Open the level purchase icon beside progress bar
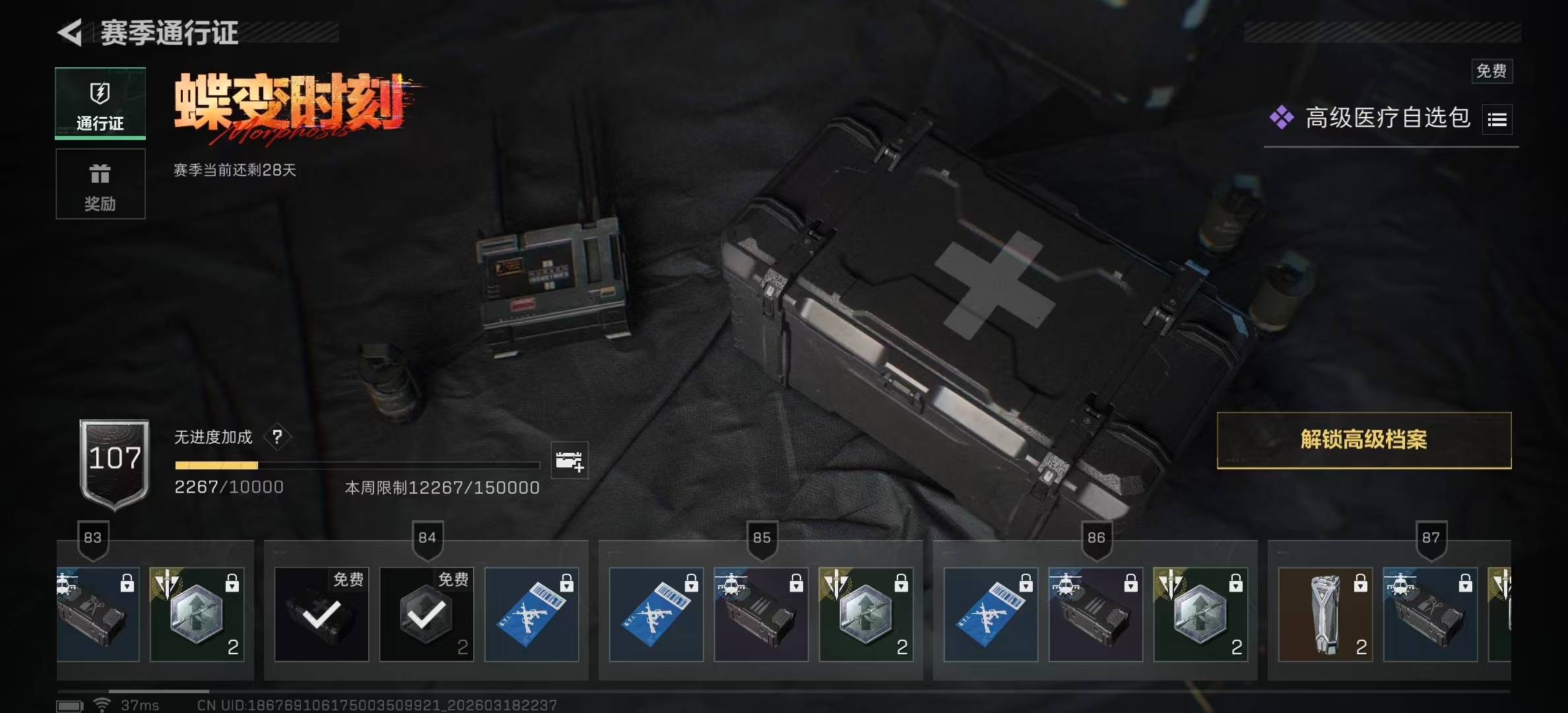Image resolution: width=1568 pixels, height=713 pixels. pyautogui.click(x=569, y=460)
